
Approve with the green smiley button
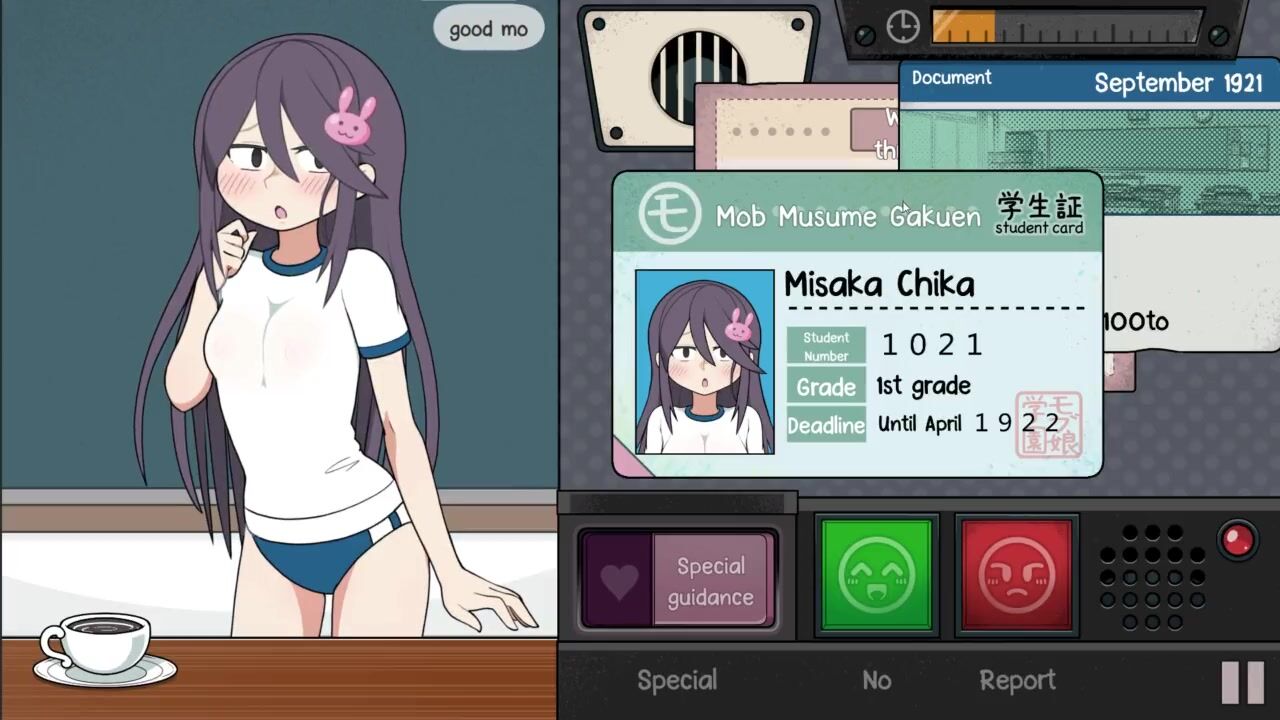pyautogui.click(x=876, y=575)
